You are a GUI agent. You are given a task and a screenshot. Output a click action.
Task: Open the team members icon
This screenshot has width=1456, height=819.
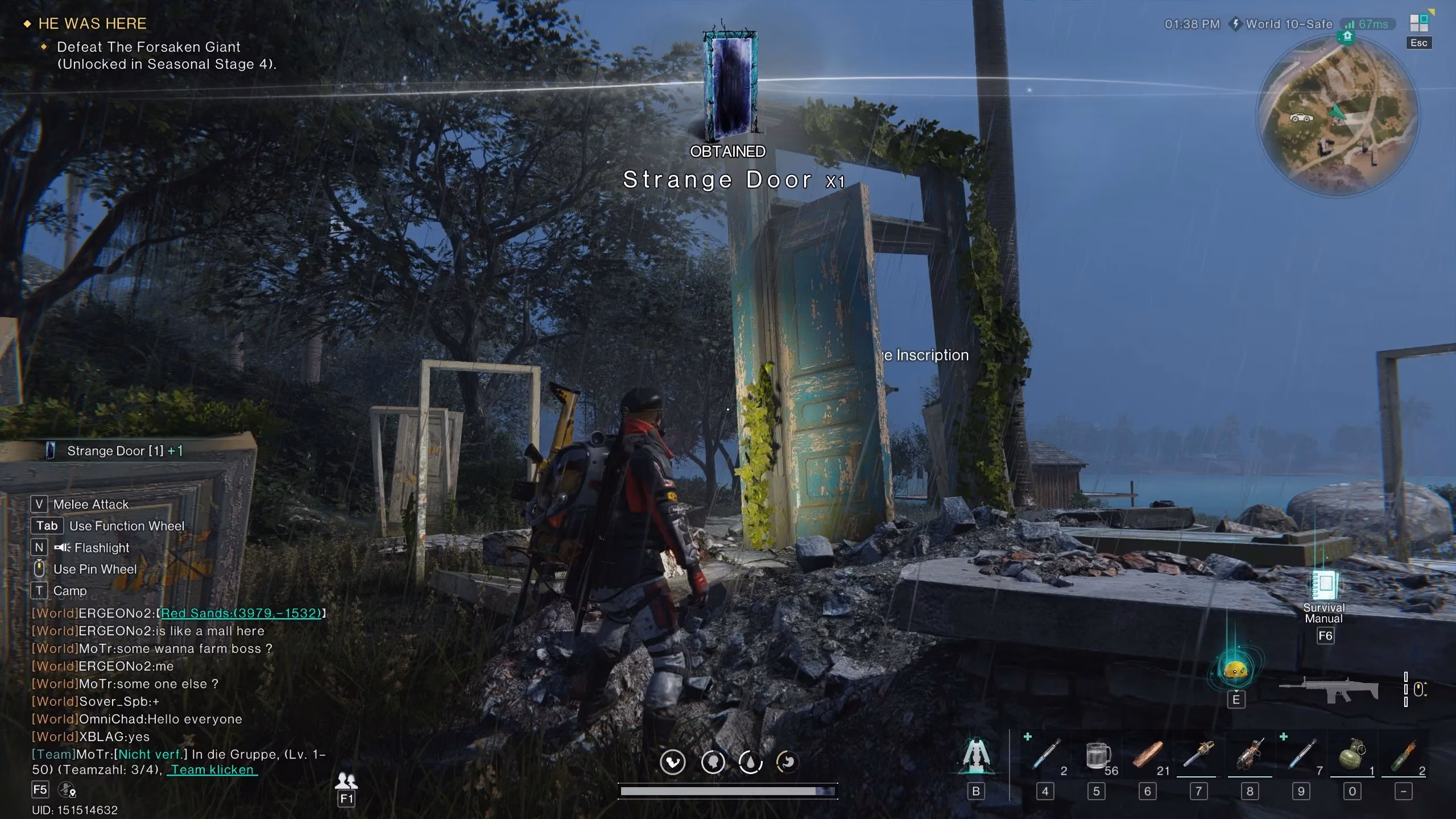[x=346, y=780]
